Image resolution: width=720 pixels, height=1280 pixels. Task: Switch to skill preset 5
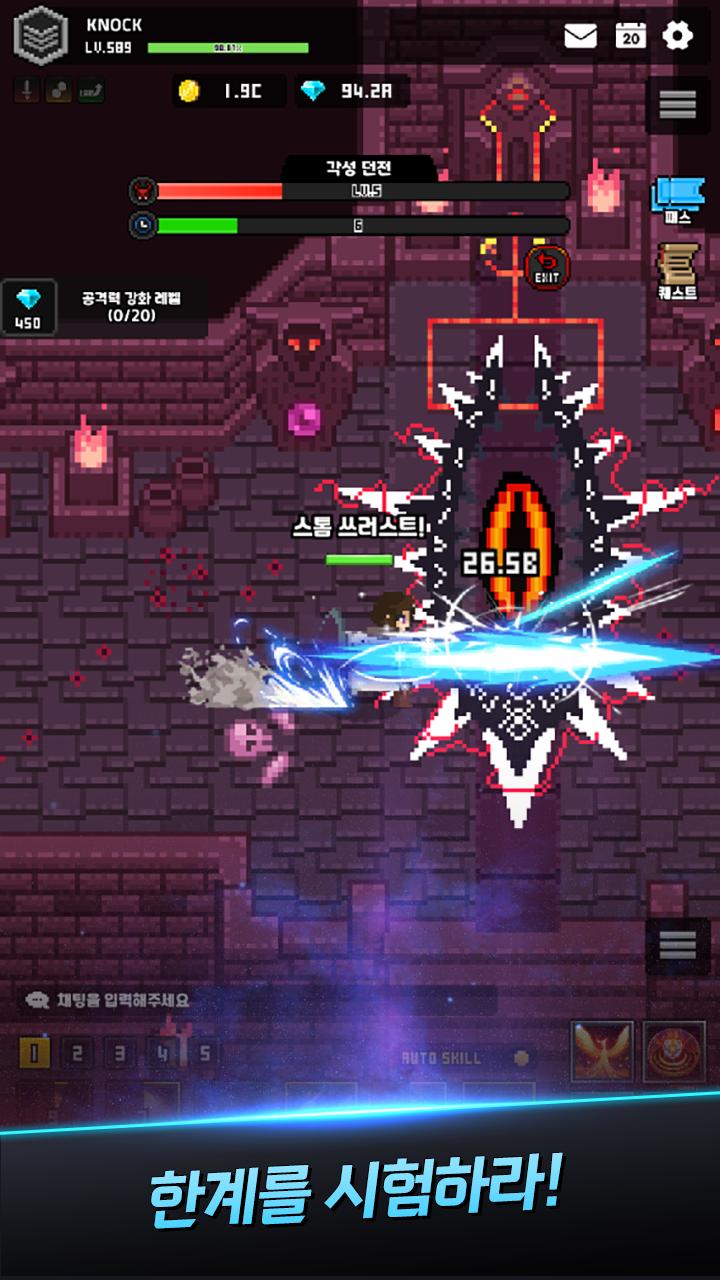tap(205, 1053)
